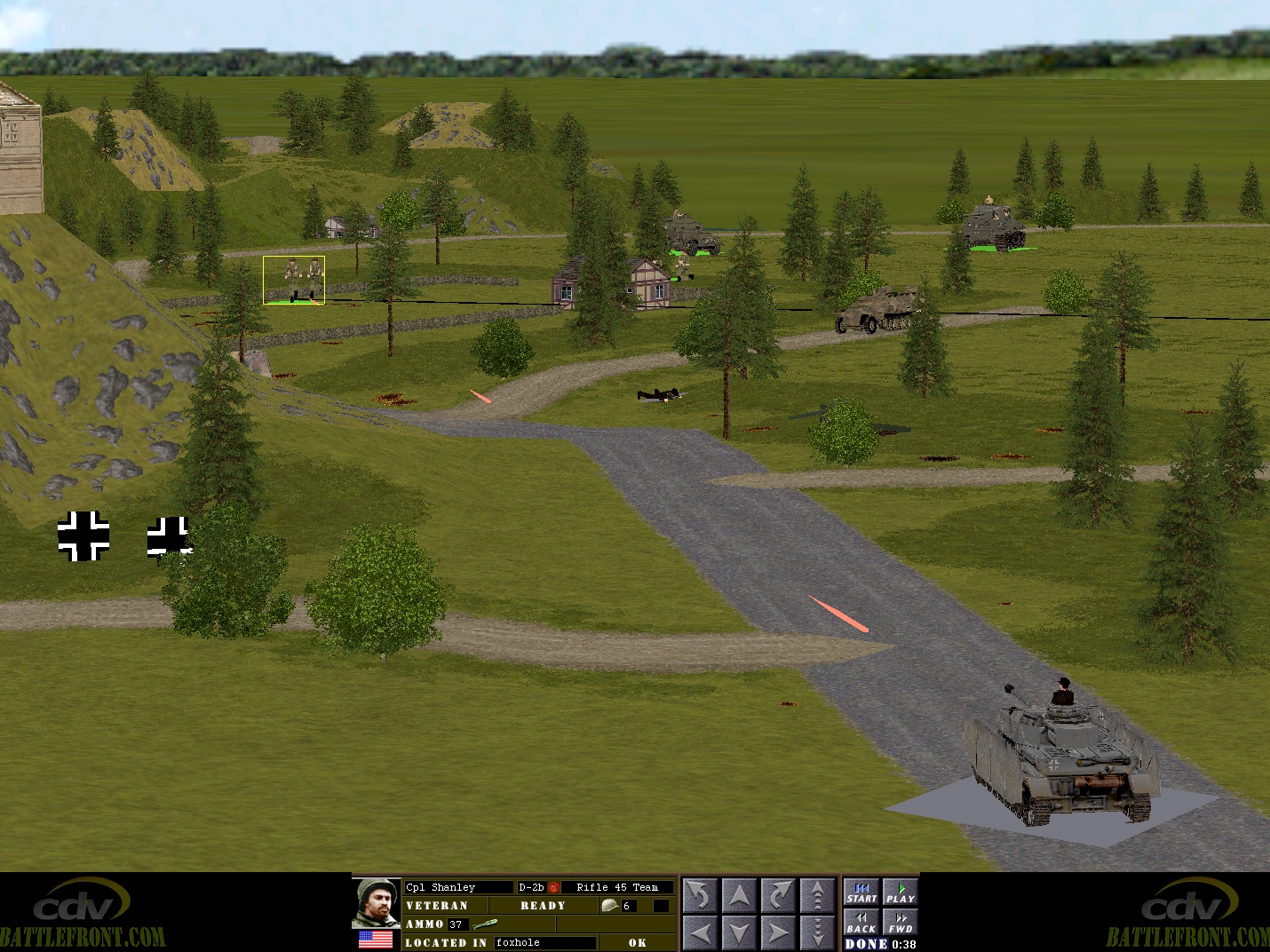Image resolution: width=1270 pixels, height=952 pixels.
Task: Rewind the replay with the START button
Action: click(x=861, y=892)
